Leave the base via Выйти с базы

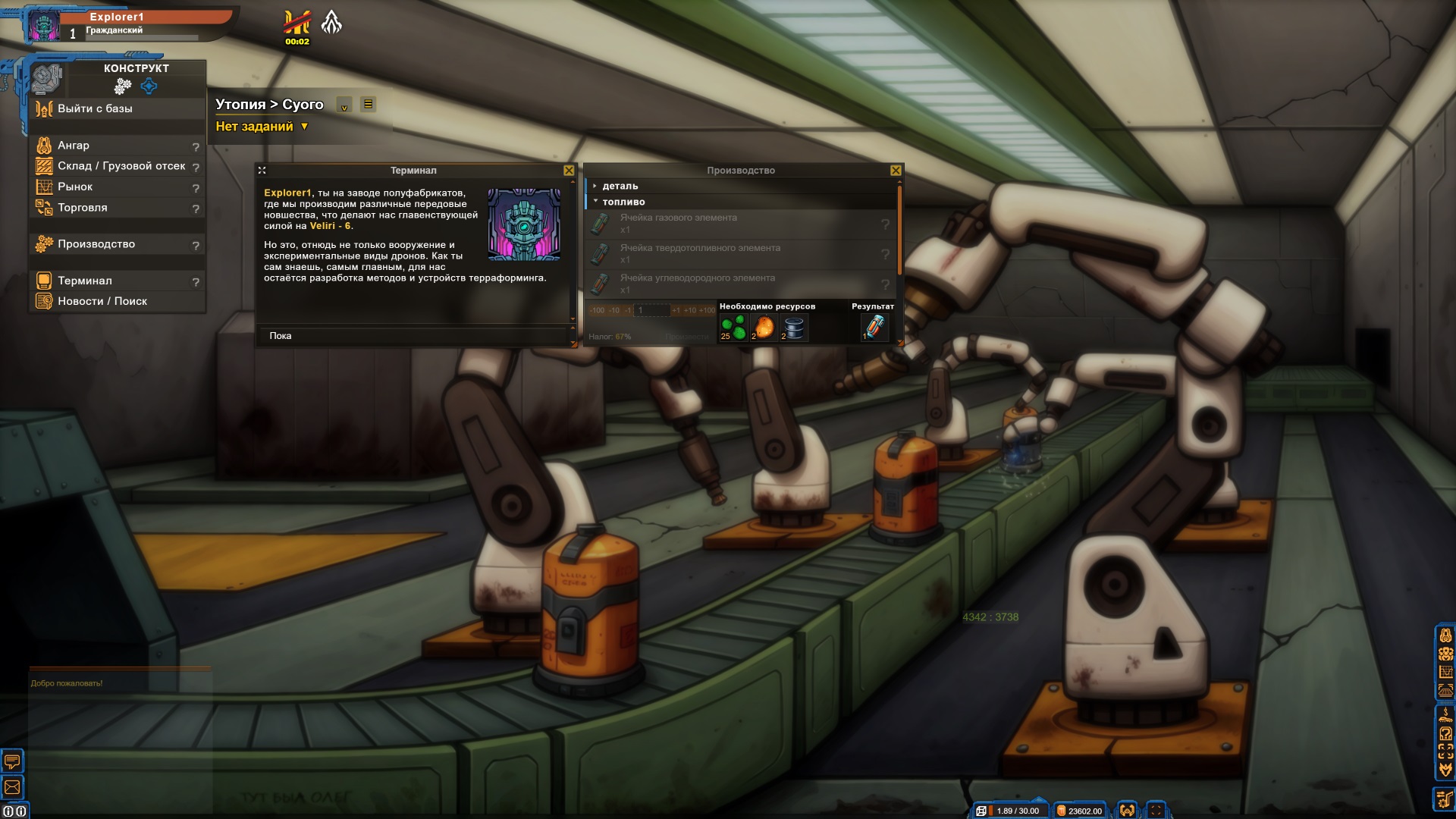(x=95, y=108)
